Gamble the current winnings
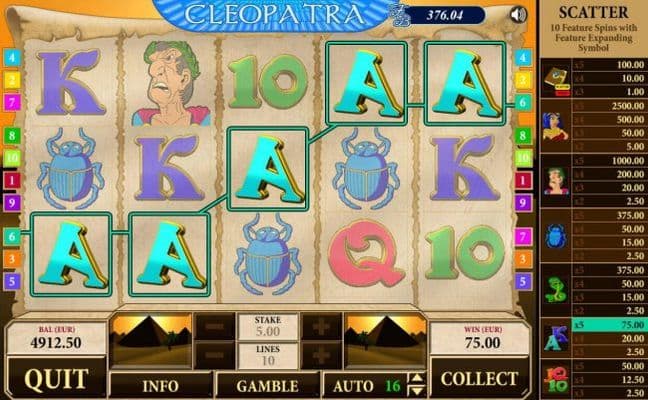This screenshot has width=648, height=400. [x=267, y=383]
